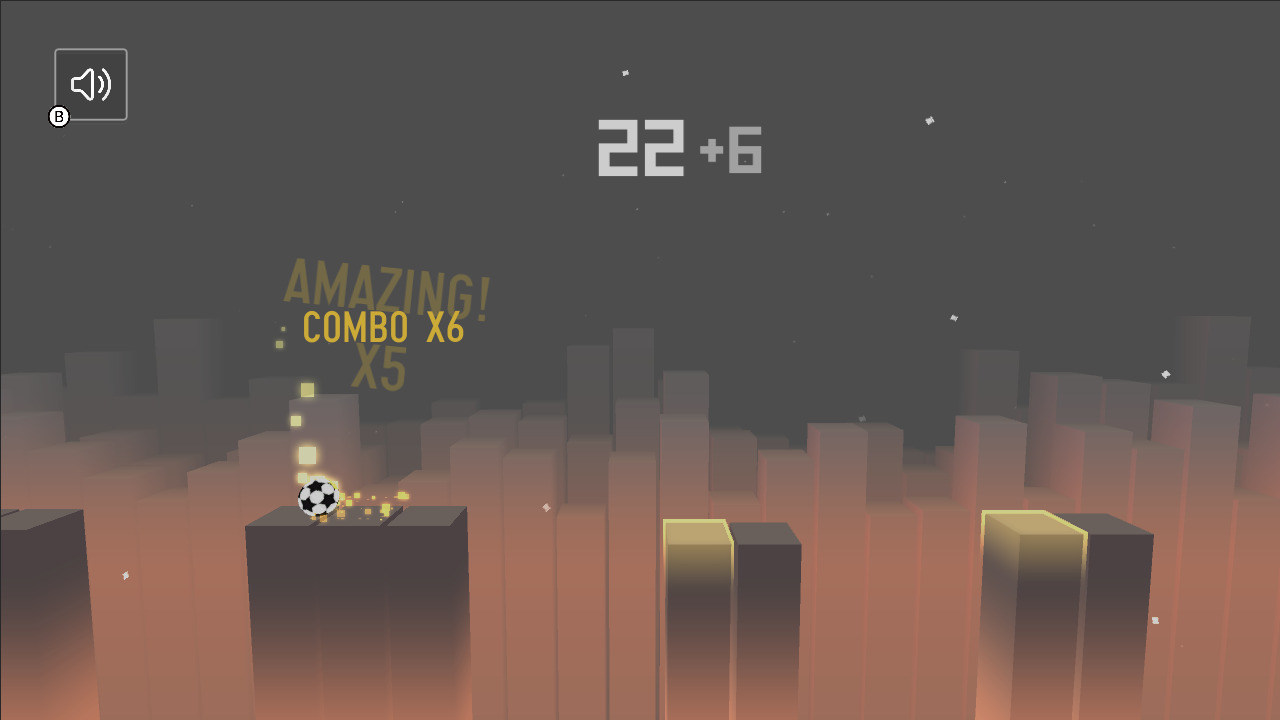Click the B key badge on the sound button
1280x720 pixels.
(60, 117)
